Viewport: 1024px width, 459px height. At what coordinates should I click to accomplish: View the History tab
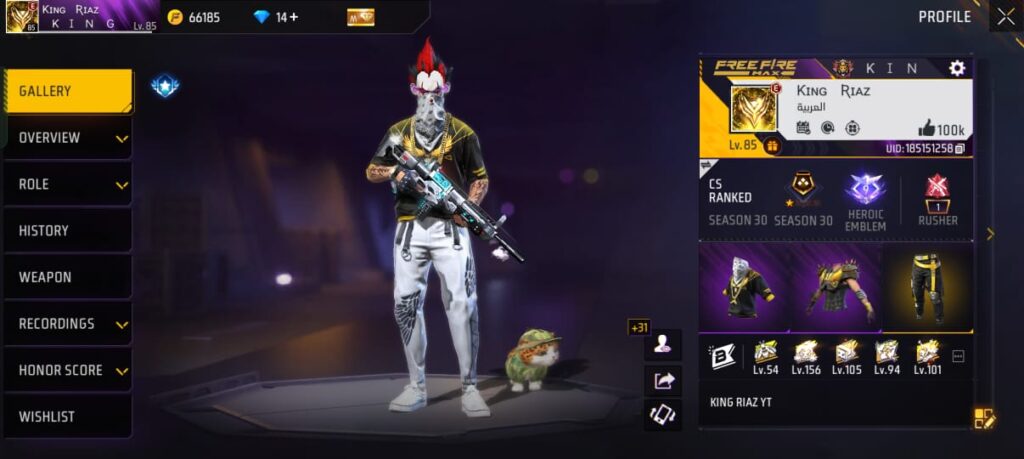point(68,231)
